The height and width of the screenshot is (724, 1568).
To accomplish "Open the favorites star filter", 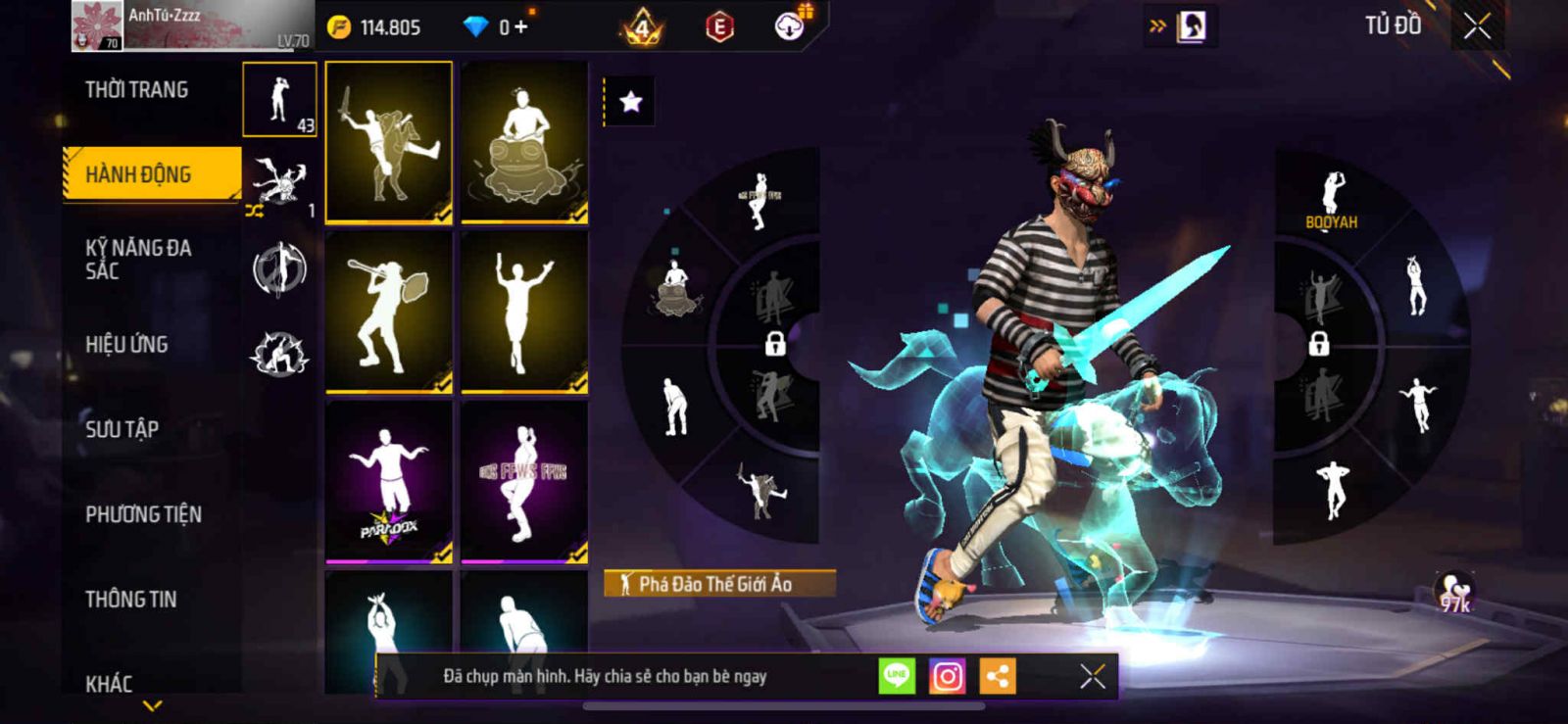I will (x=630, y=102).
